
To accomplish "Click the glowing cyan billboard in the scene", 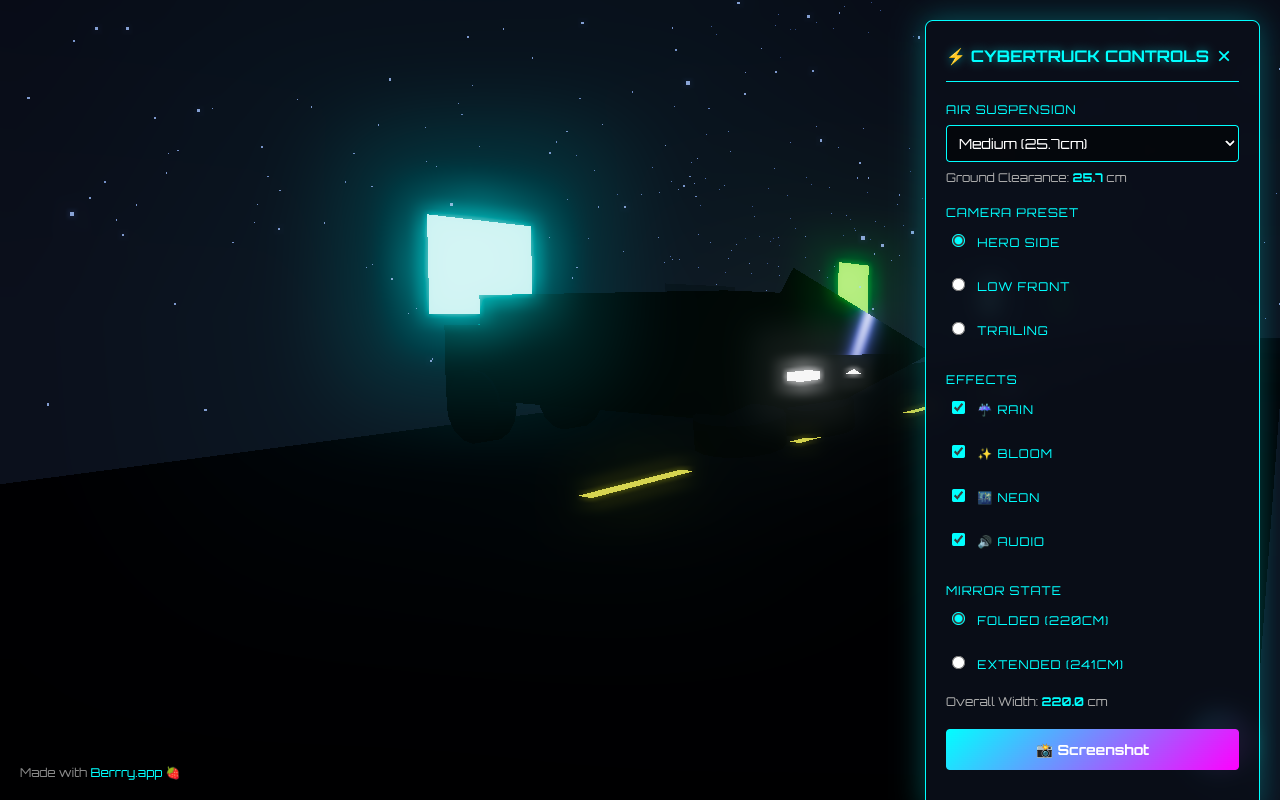I will [478, 255].
